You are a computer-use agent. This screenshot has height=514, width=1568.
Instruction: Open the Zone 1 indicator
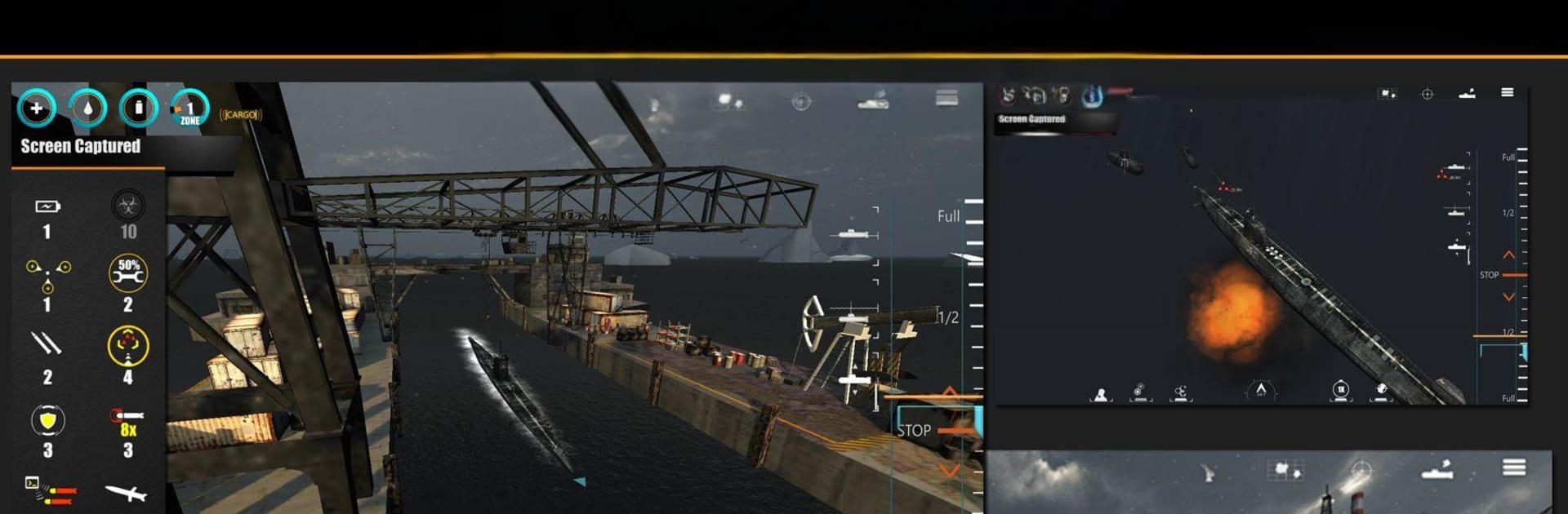point(189,109)
